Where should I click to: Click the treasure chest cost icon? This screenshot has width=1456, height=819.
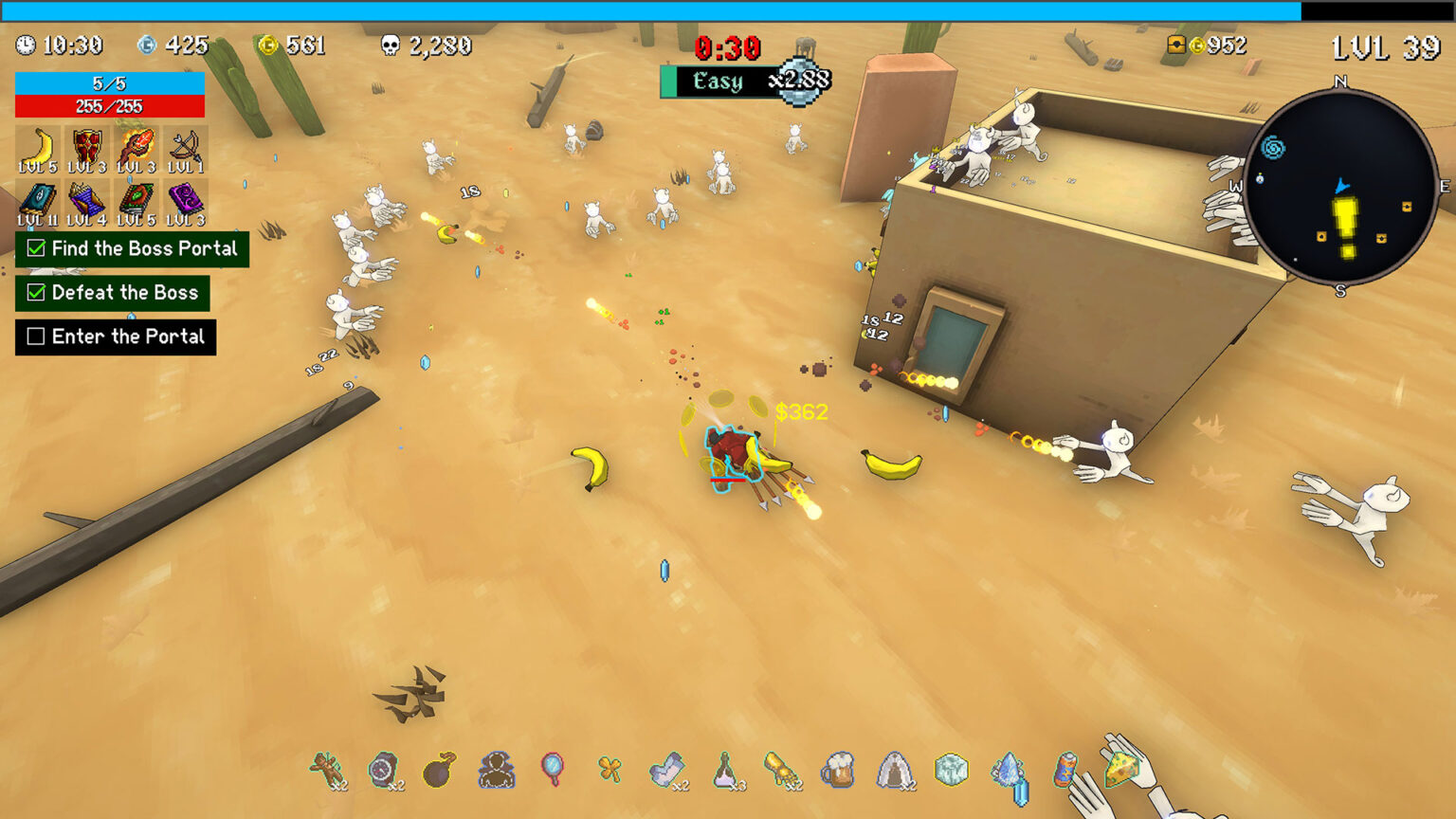tap(1175, 45)
